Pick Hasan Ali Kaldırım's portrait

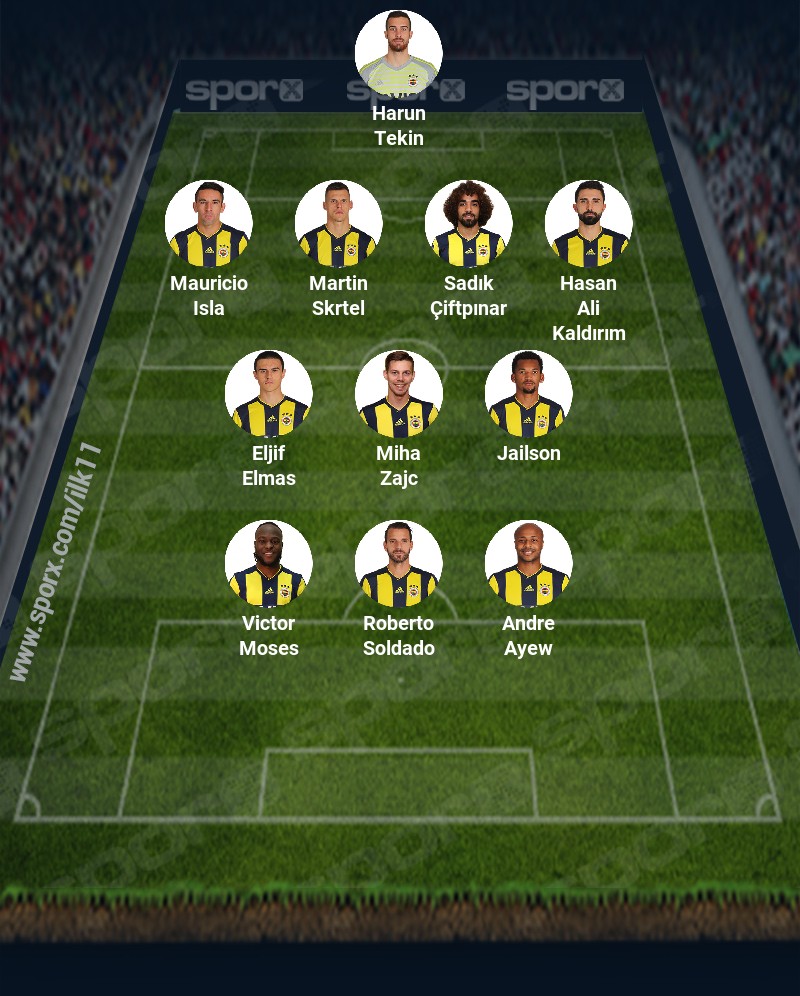pyautogui.click(x=589, y=224)
